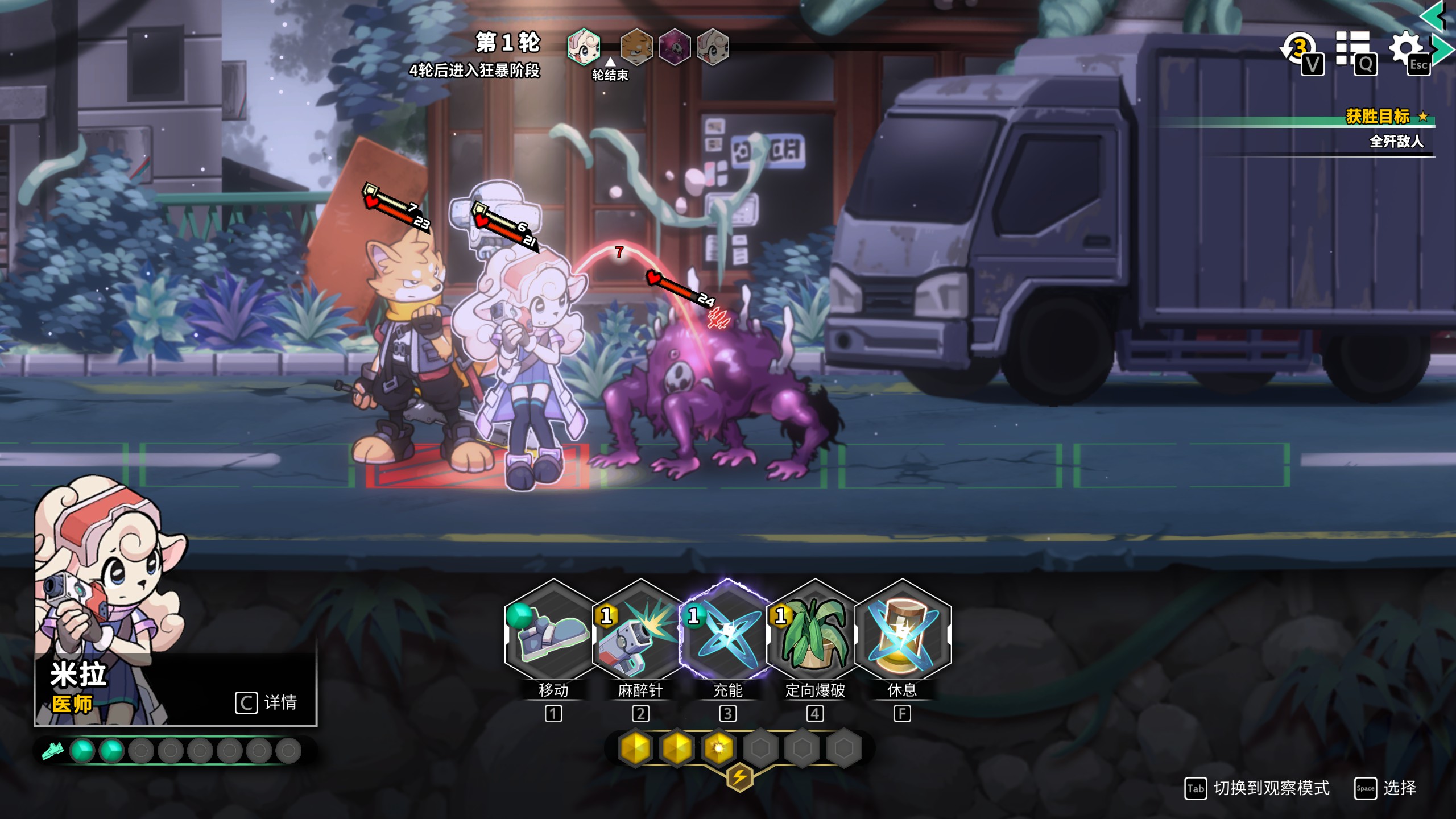Click 米拉's active turn portrait in the turn order
The height and width of the screenshot is (819, 1456).
[x=584, y=47]
